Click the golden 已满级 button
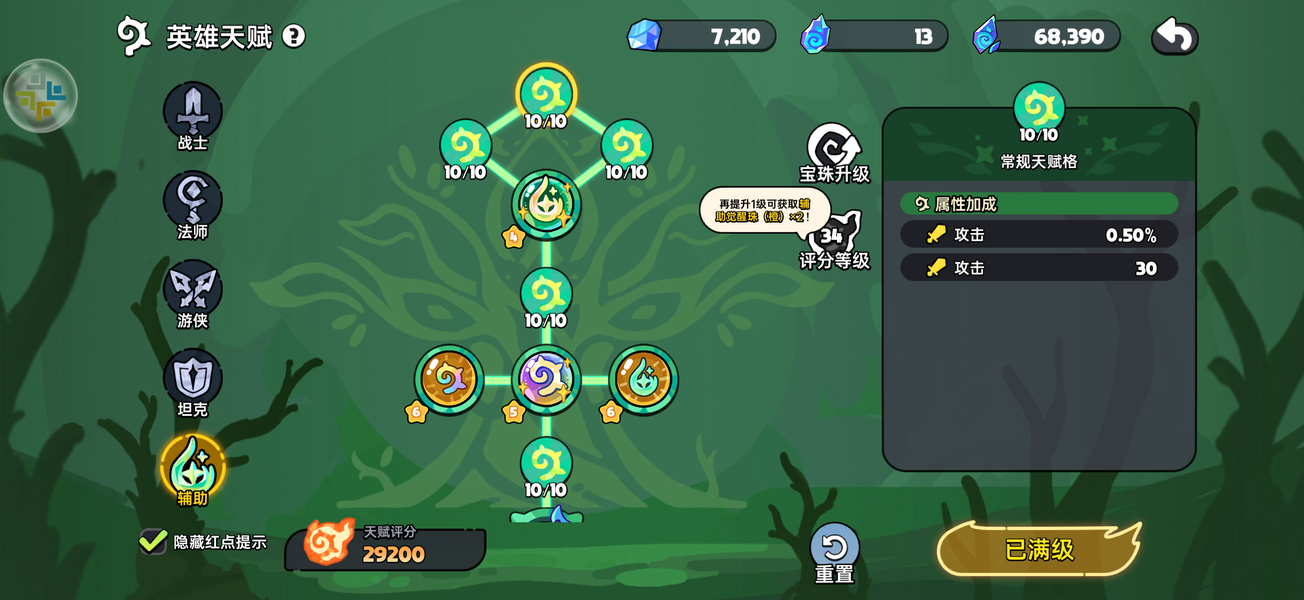The height and width of the screenshot is (600, 1304). (1039, 549)
